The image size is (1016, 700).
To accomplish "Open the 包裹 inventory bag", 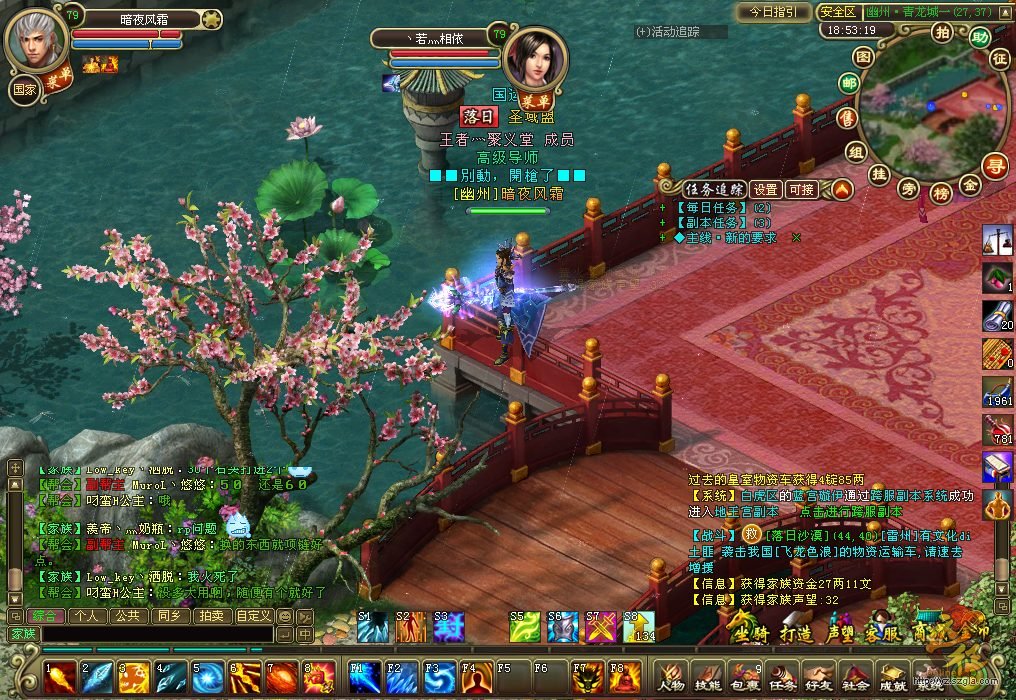I will pyautogui.click(x=744, y=678).
